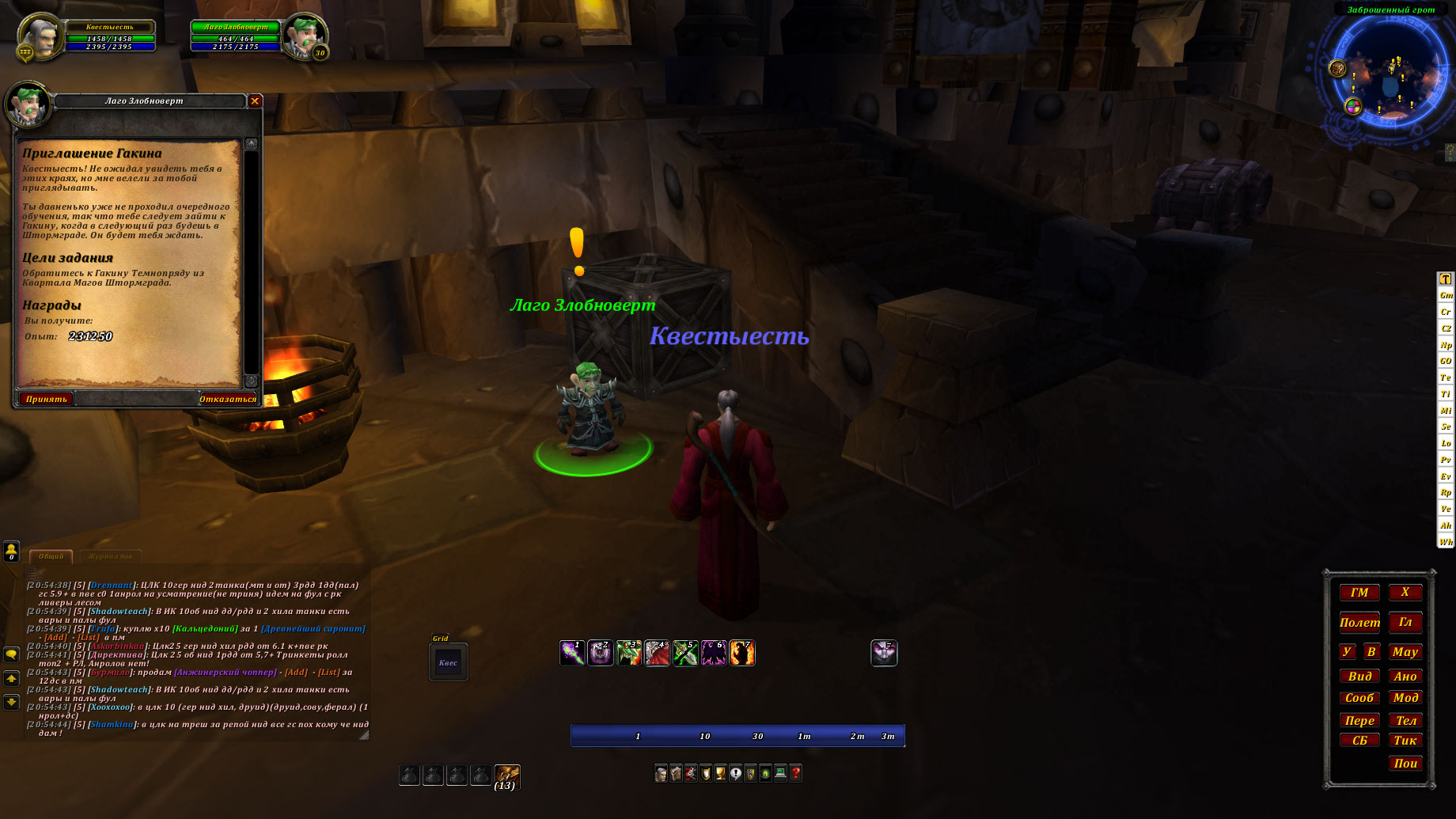Open the gold trophy achievements icon

click(720, 773)
